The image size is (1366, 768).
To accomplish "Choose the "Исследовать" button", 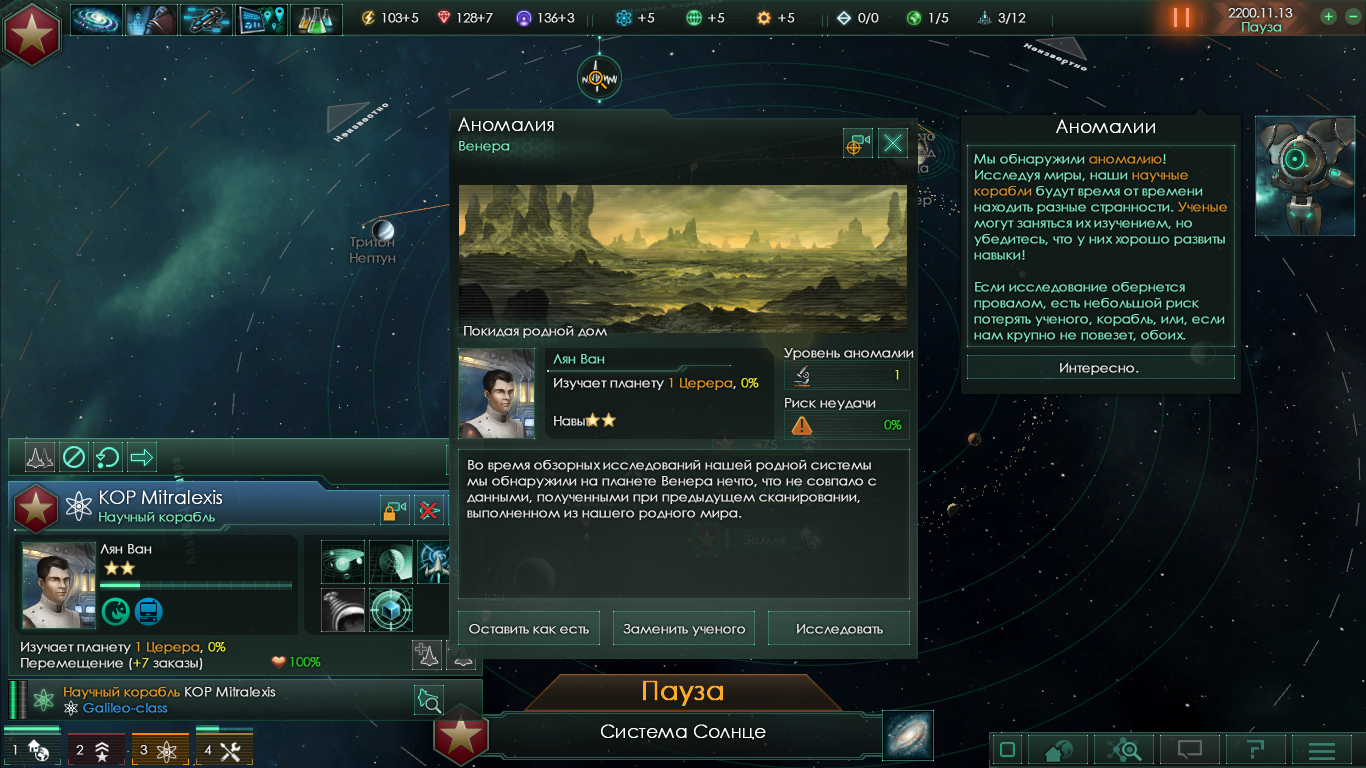I will tap(839, 629).
